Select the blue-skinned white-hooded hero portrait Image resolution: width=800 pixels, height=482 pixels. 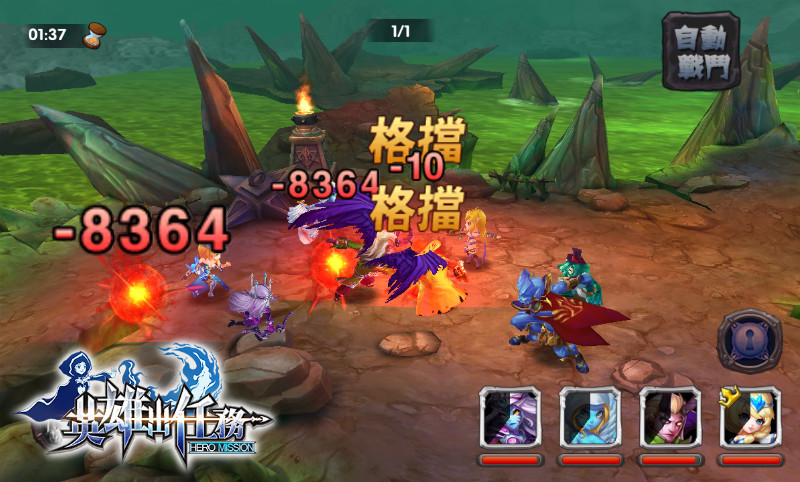coord(590,417)
